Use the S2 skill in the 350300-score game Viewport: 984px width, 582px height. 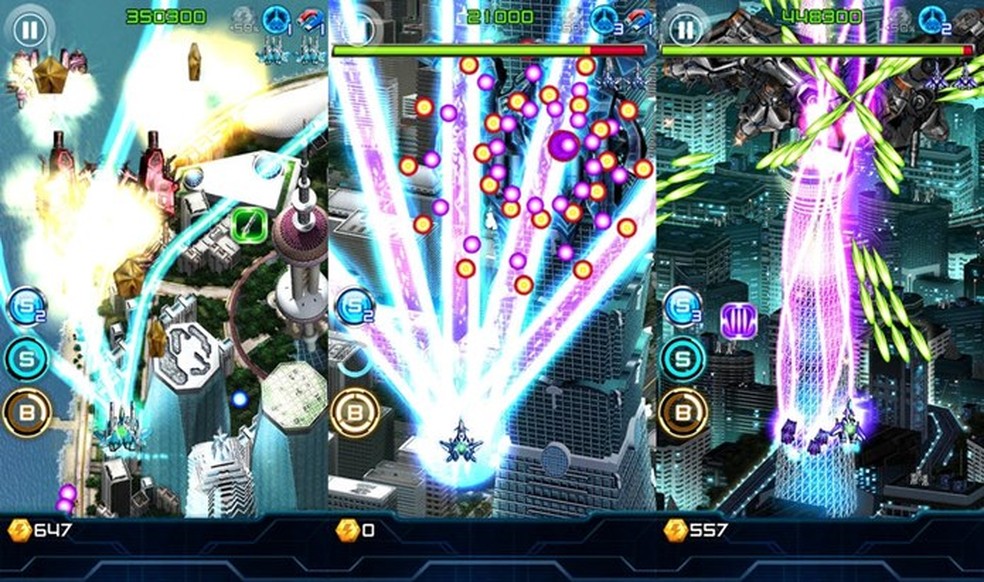point(27,307)
